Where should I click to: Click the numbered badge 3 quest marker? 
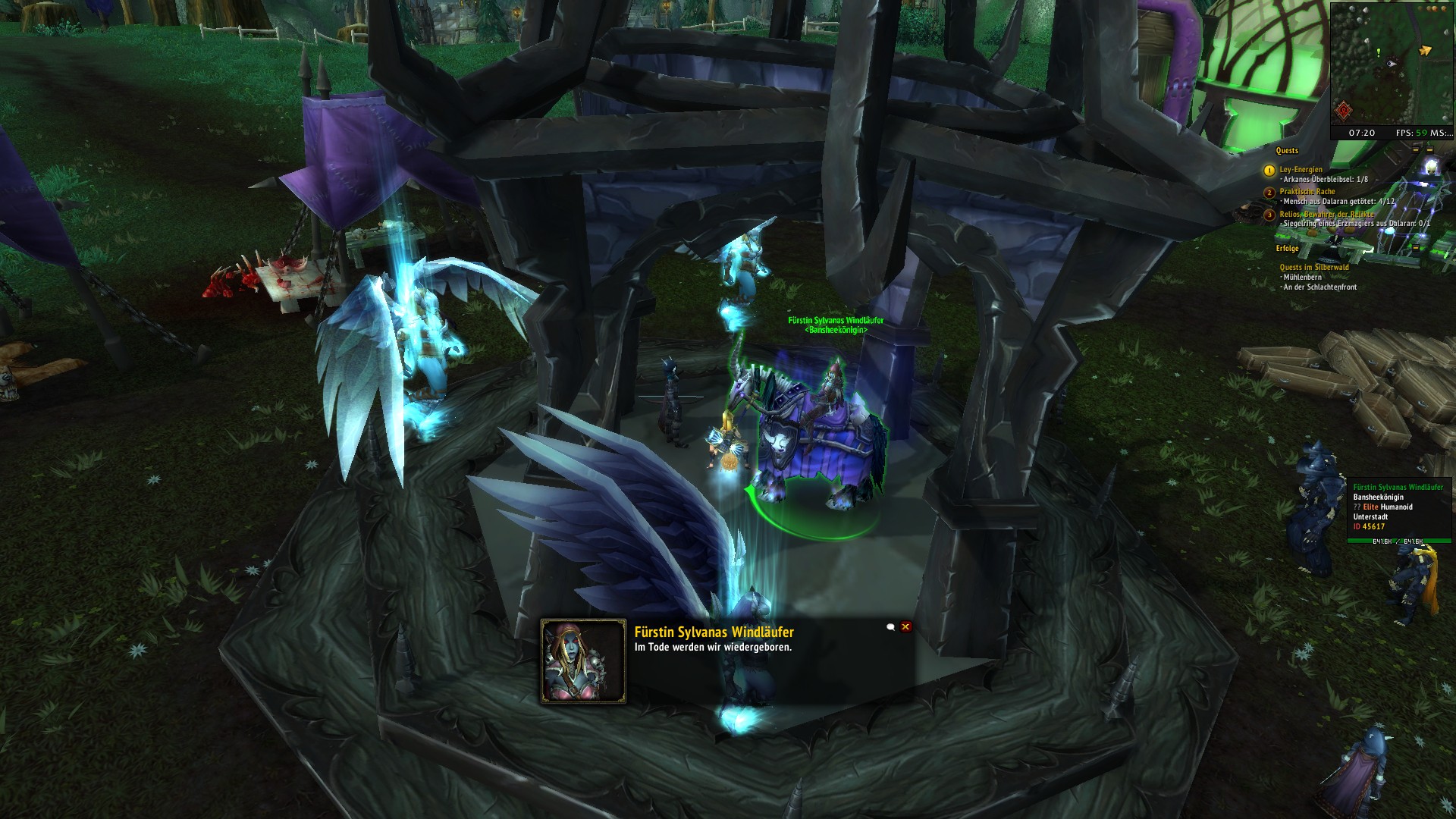pyautogui.click(x=1269, y=215)
